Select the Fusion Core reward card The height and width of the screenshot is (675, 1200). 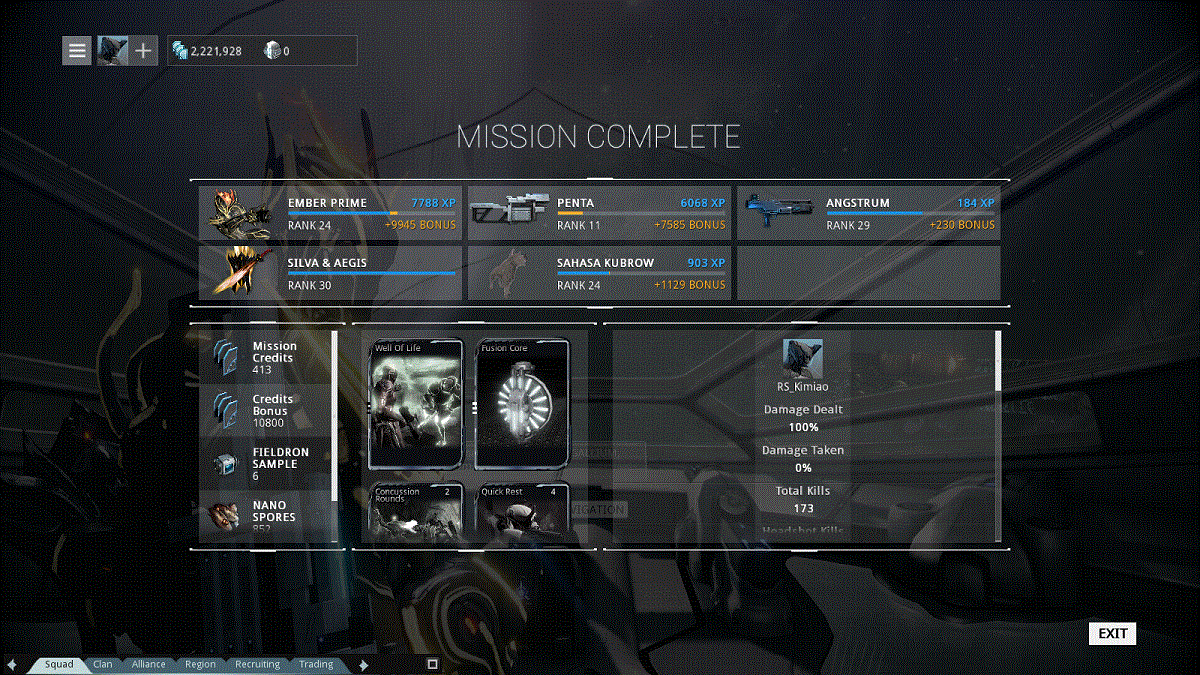[x=522, y=404]
